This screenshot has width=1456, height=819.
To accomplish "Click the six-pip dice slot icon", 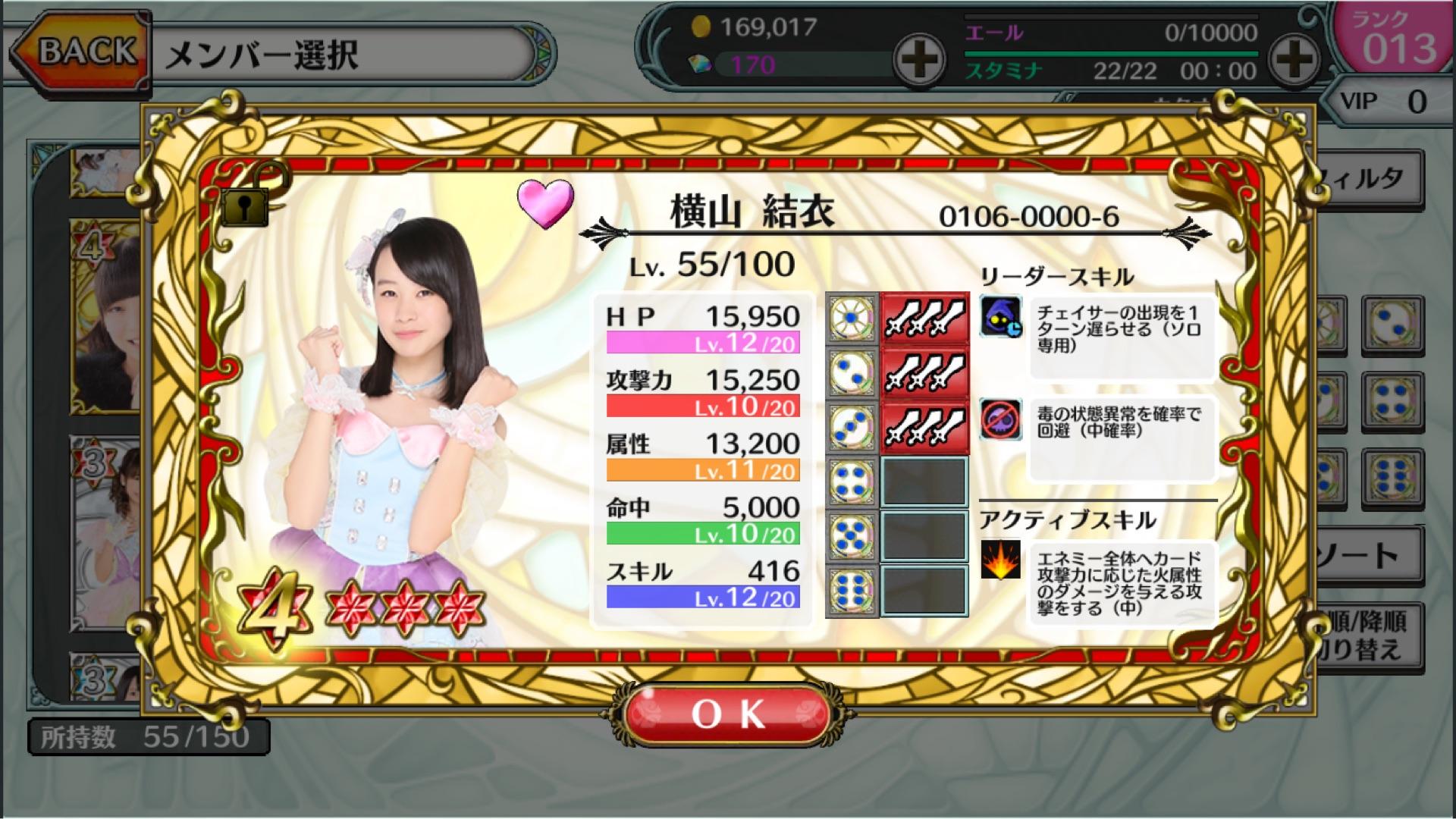I will click(x=852, y=589).
